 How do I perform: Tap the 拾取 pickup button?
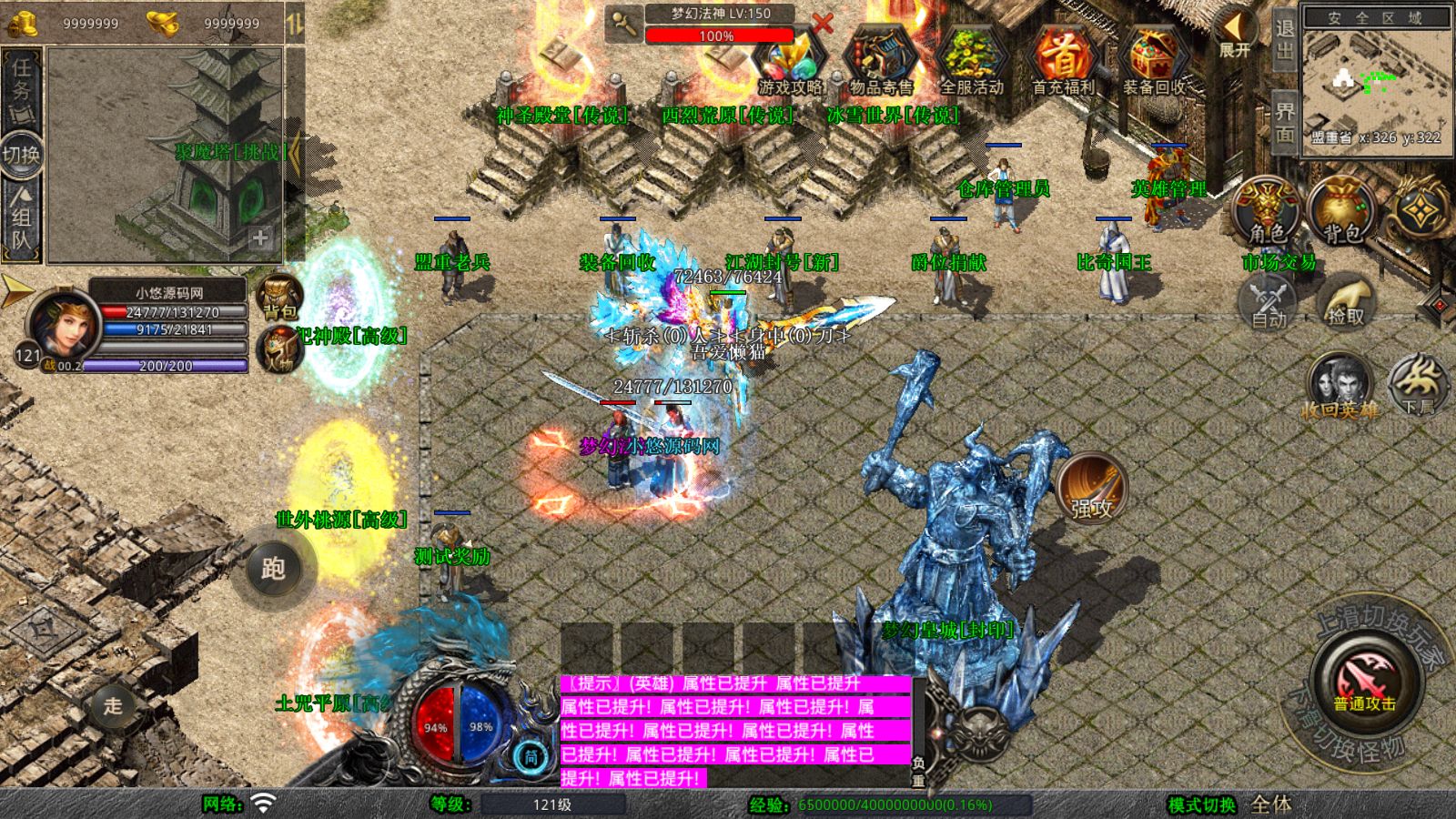pyautogui.click(x=1345, y=302)
